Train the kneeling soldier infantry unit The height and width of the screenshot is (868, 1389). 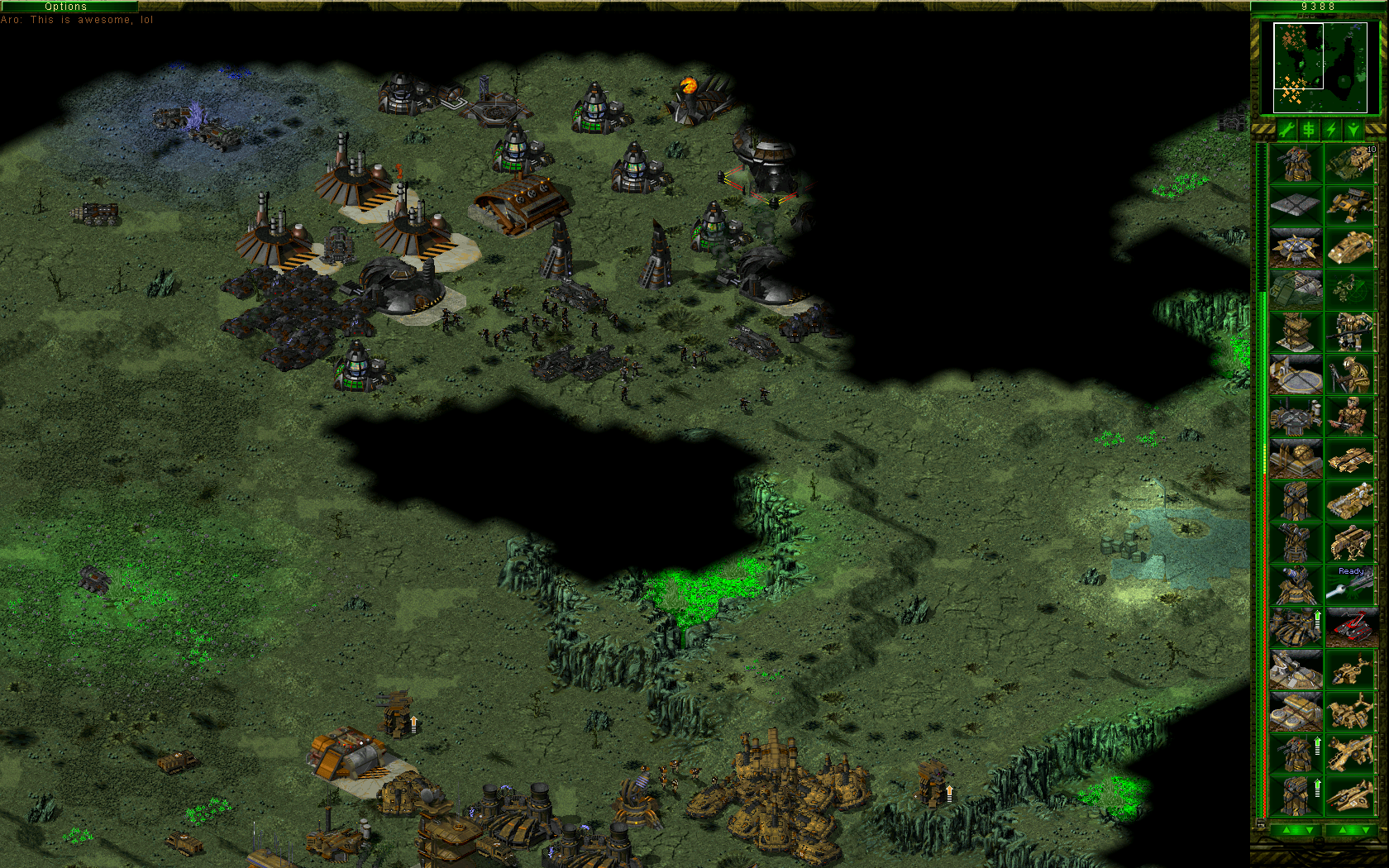click(1351, 374)
